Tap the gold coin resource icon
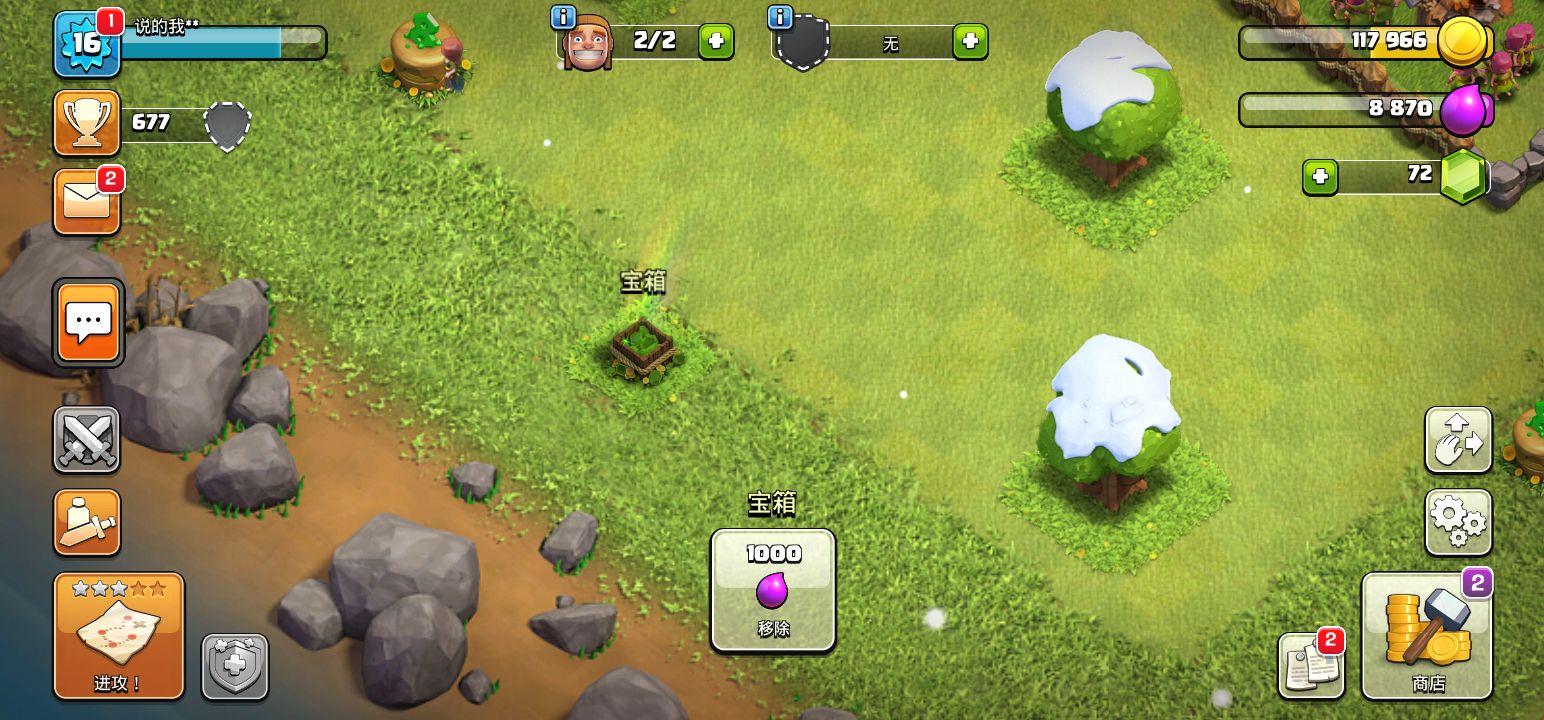 (1463, 43)
